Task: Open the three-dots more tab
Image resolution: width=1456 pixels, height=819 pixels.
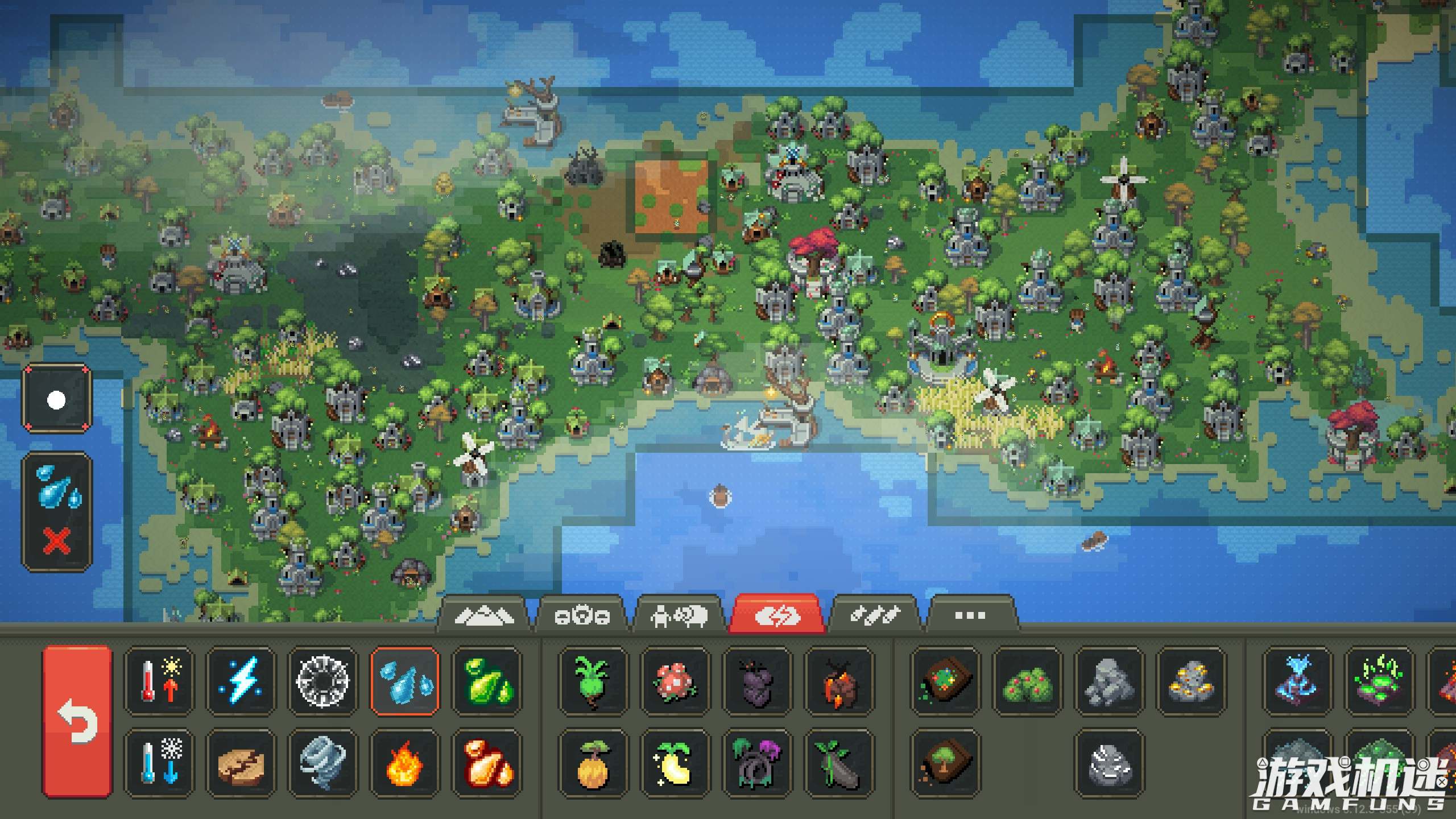Action: click(x=970, y=615)
